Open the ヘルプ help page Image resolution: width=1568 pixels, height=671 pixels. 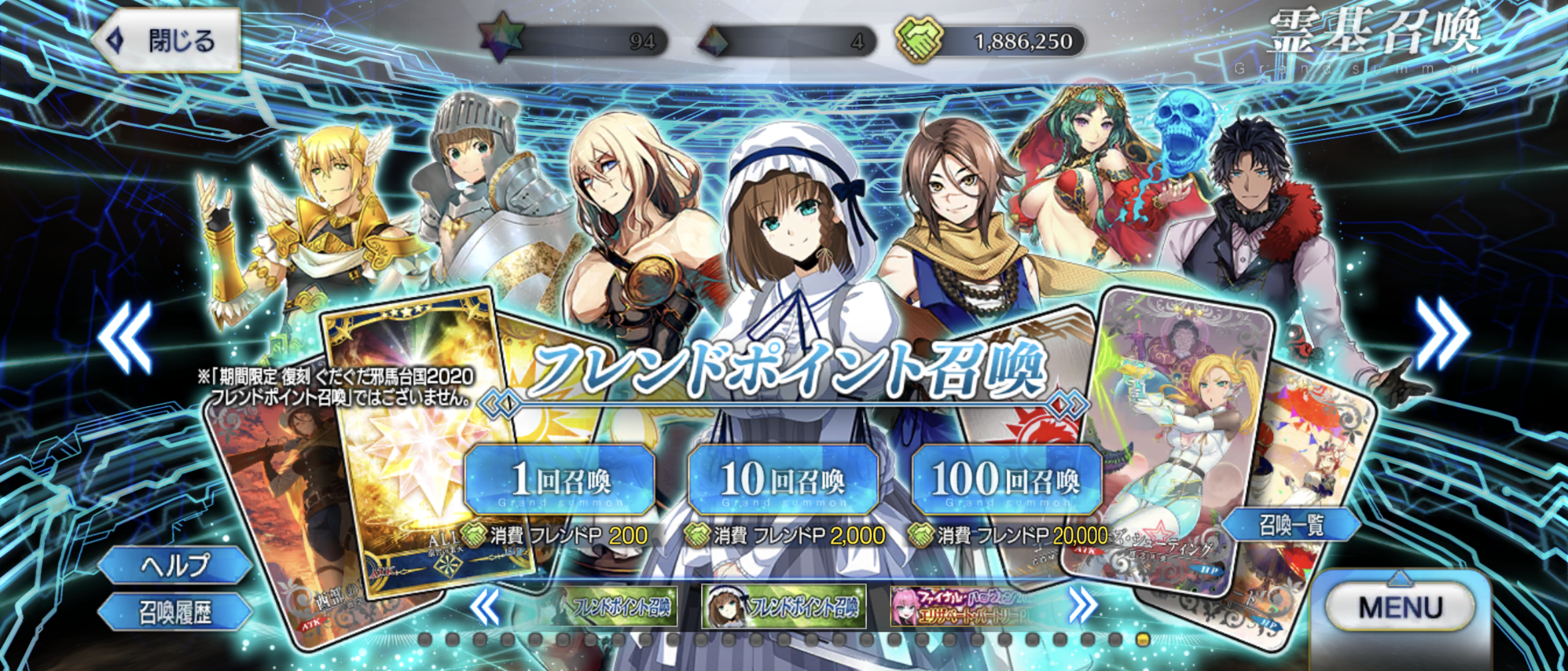point(175,564)
